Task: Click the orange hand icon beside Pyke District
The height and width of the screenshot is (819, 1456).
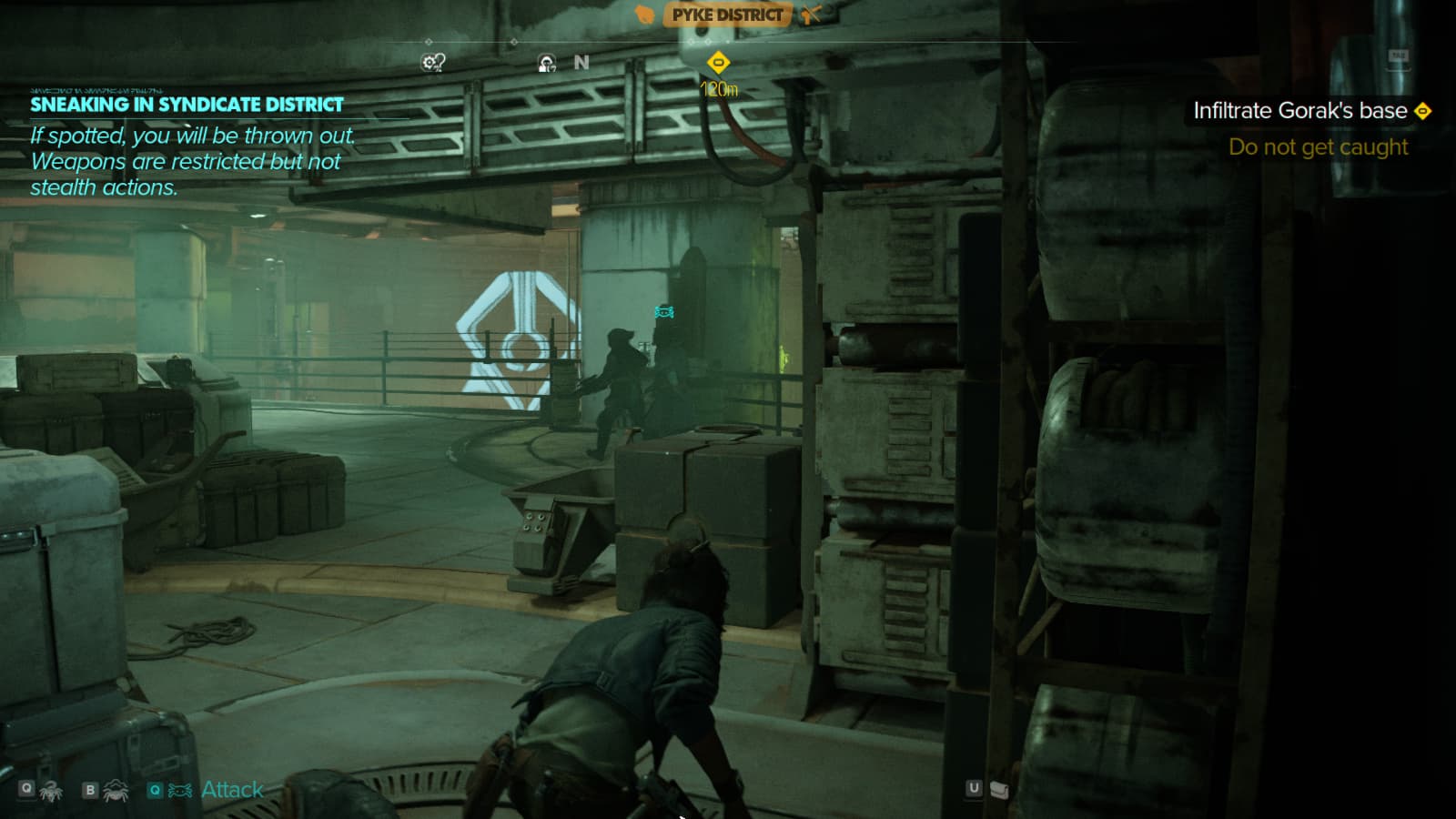Action: [644, 15]
